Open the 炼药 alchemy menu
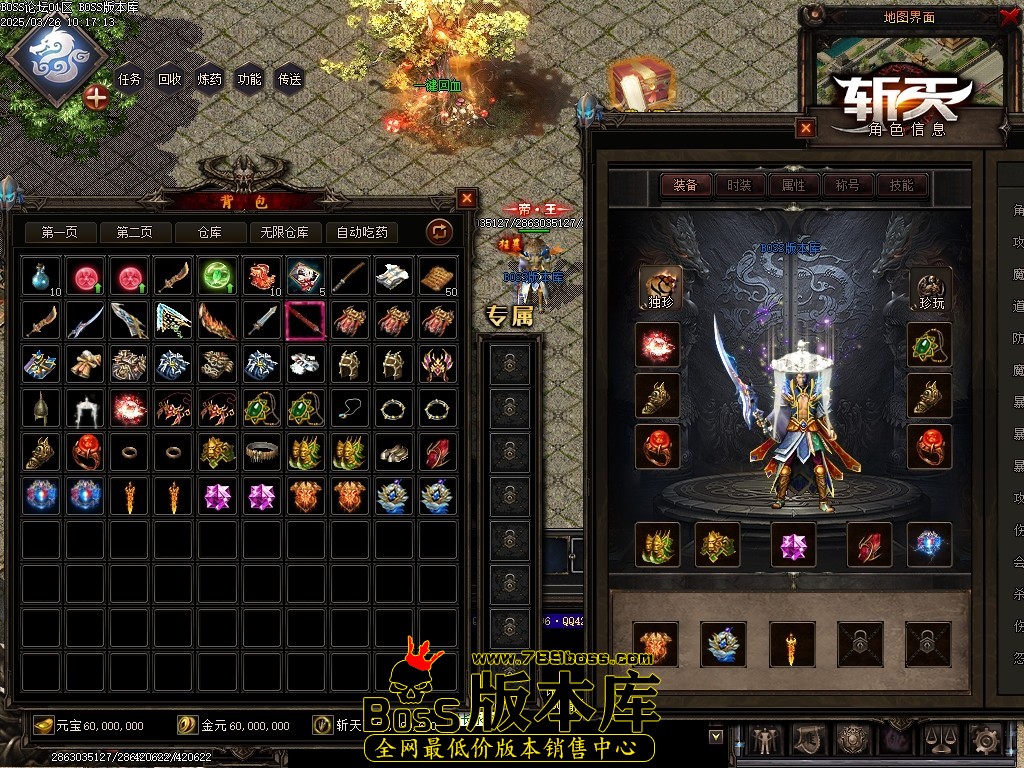This screenshot has width=1024, height=768. [x=210, y=79]
